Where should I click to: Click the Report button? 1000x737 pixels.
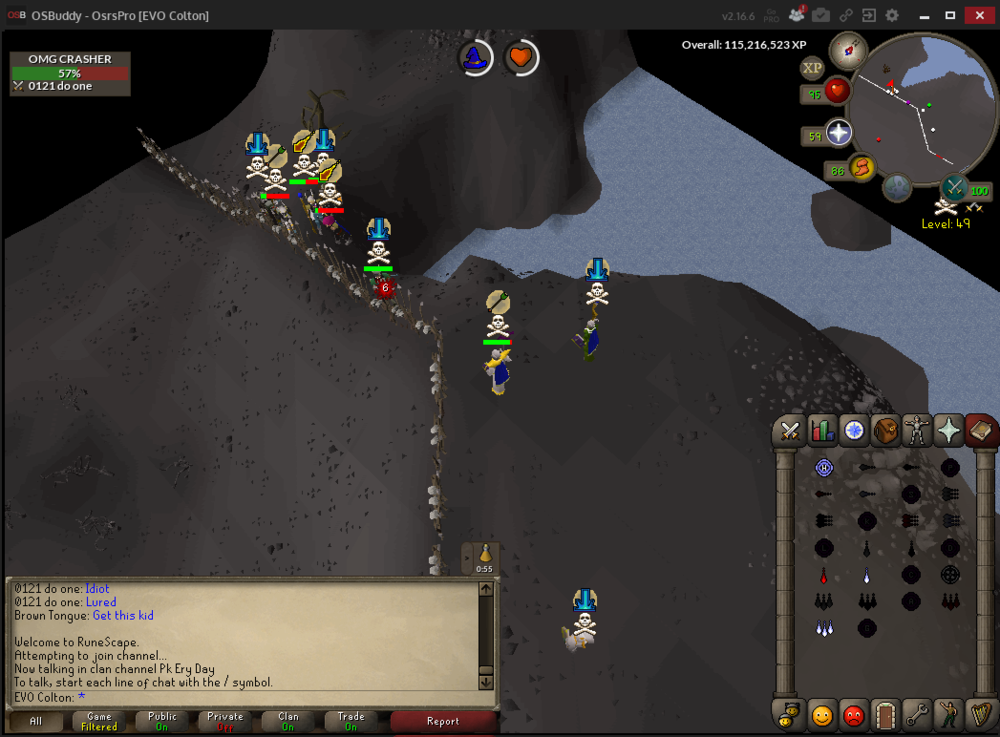(x=443, y=721)
